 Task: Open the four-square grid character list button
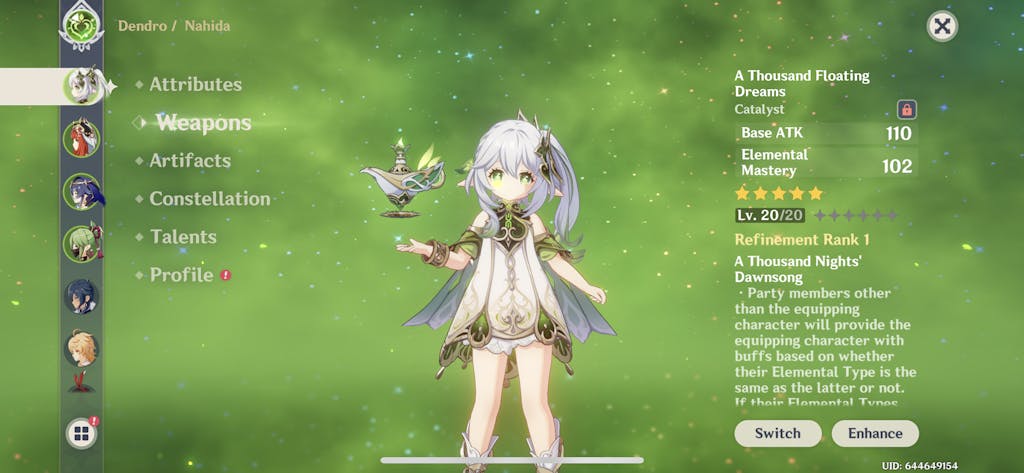(81, 433)
